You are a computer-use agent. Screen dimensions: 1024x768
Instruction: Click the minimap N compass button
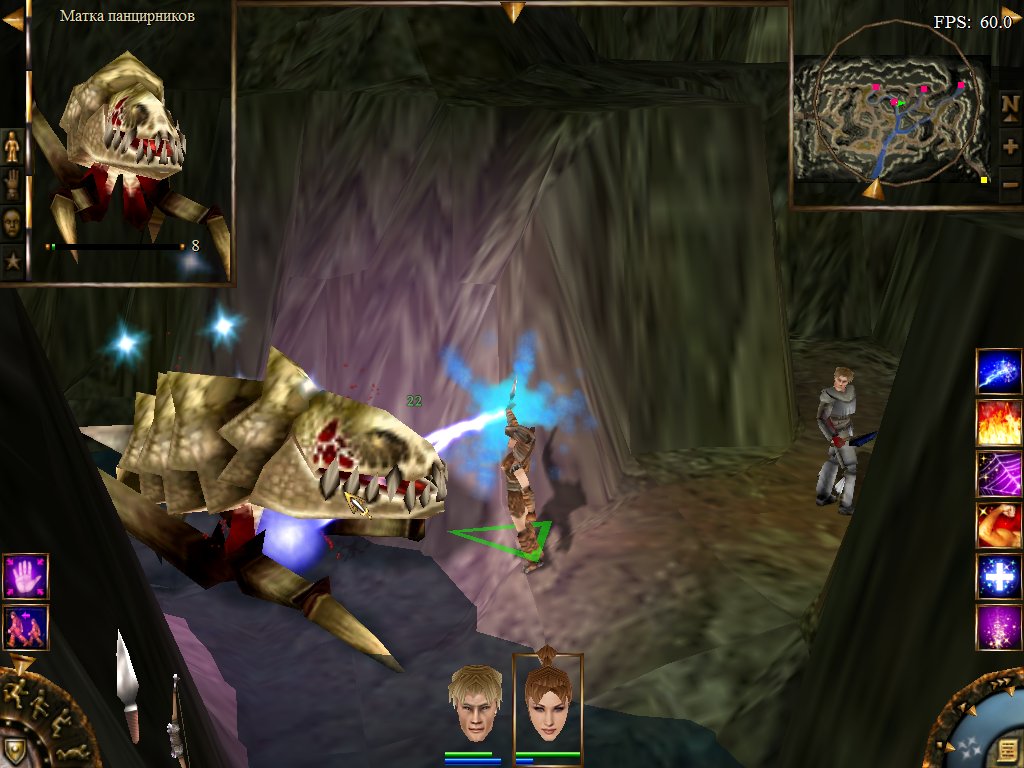pyautogui.click(x=1010, y=105)
